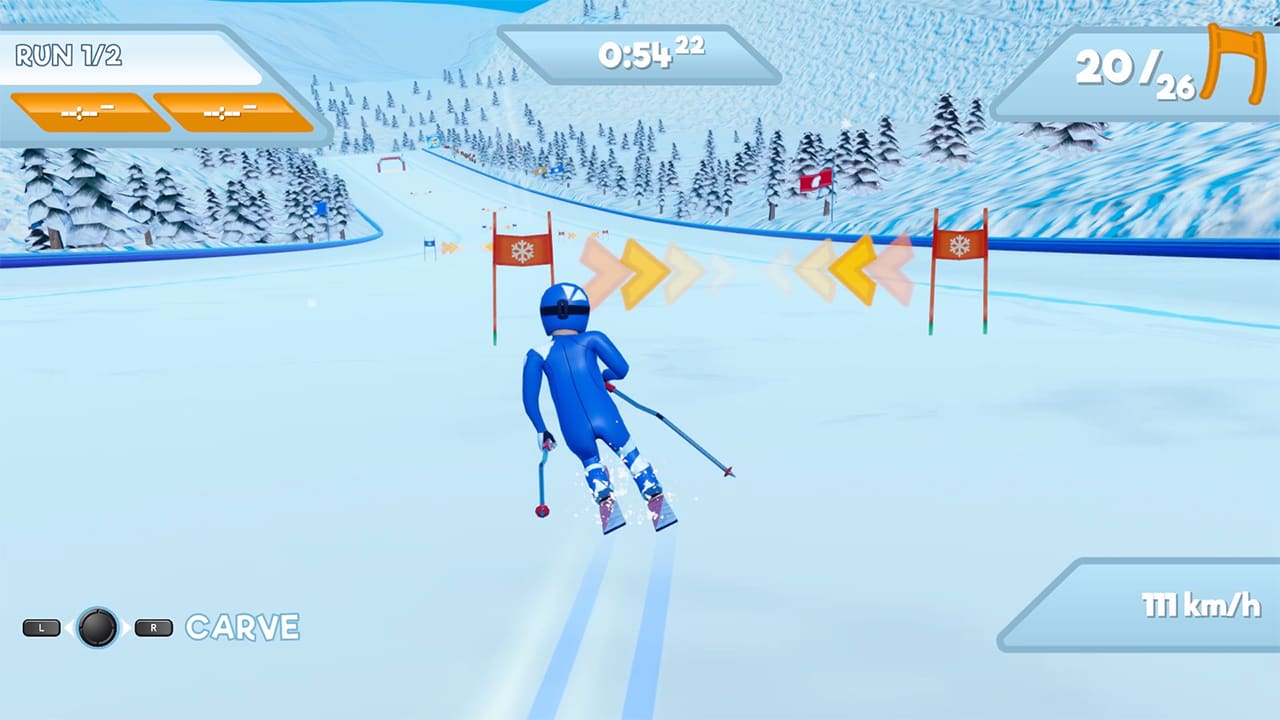Select the red flag banner on the far pole
The width and height of the screenshot is (1280, 720).
(816, 182)
